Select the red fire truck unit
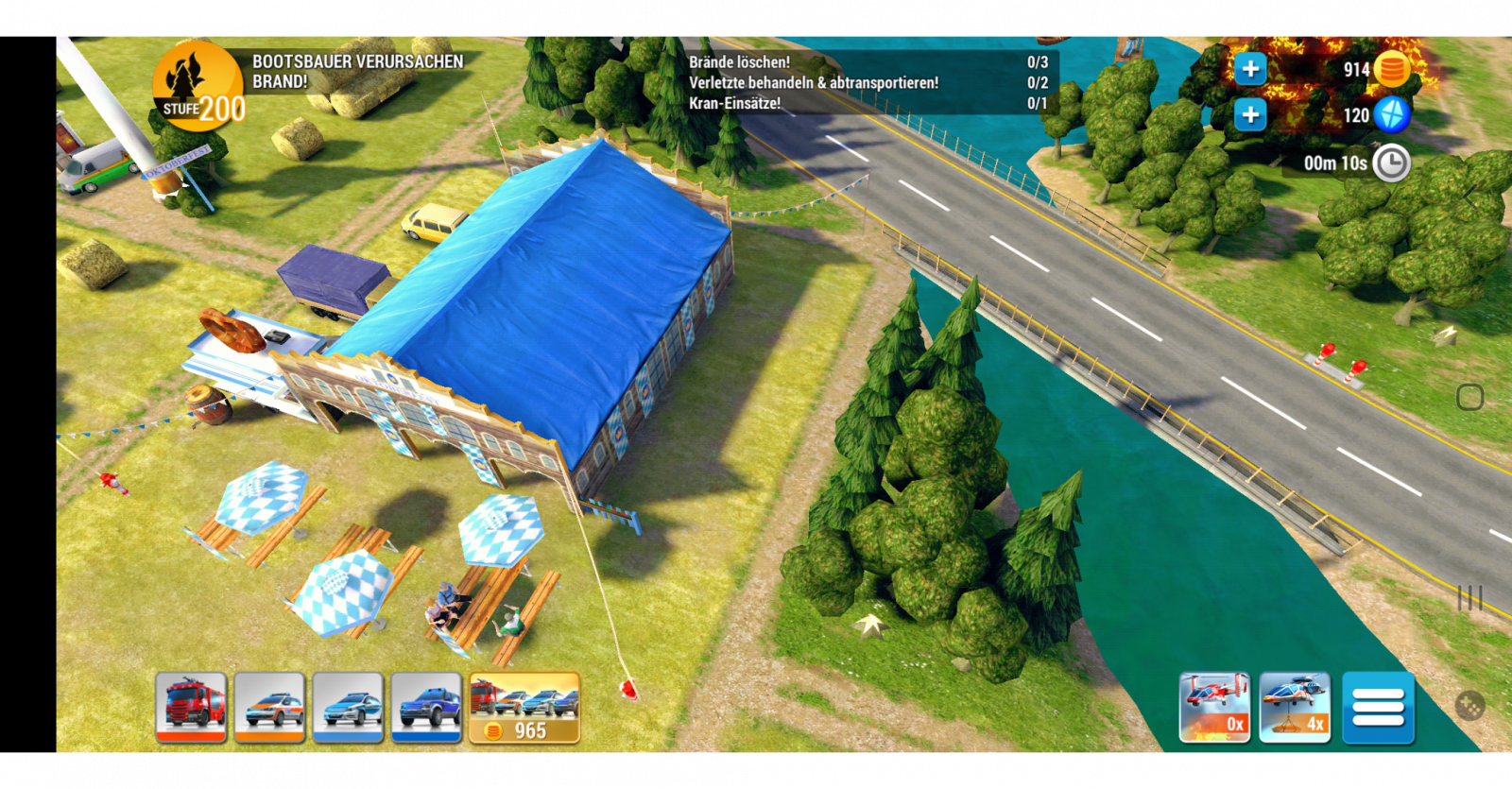The image size is (1512, 789). [191, 707]
